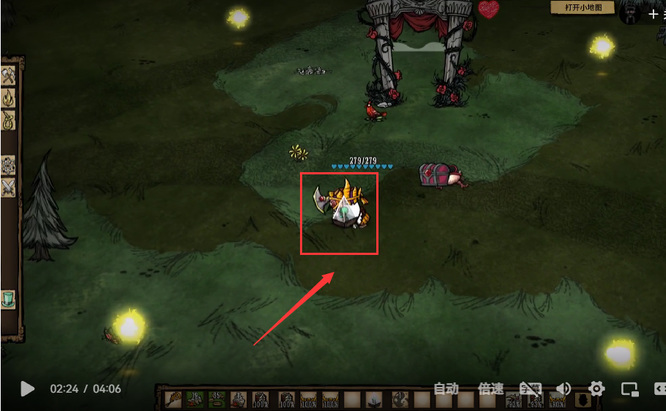
Task: Toggle the video volume speaker
Action: (564, 389)
